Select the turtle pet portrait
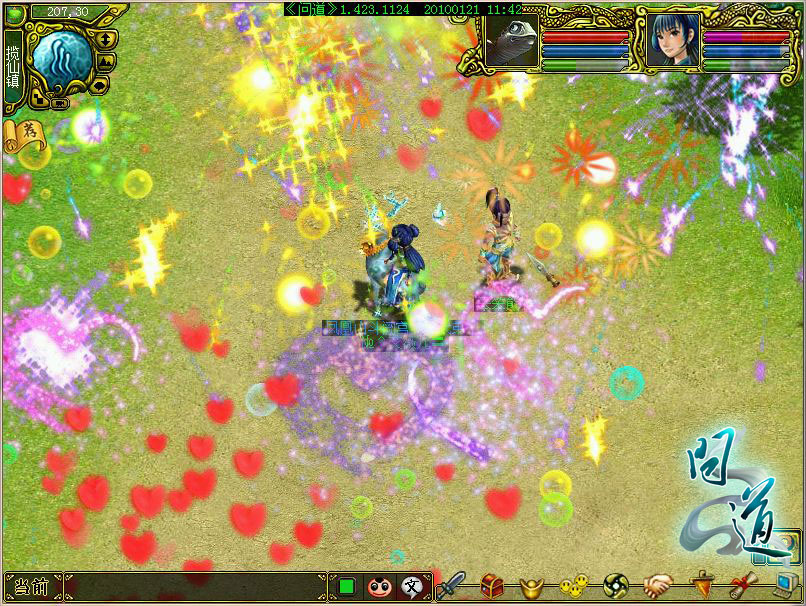This screenshot has height=606, width=806. pos(512,41)
